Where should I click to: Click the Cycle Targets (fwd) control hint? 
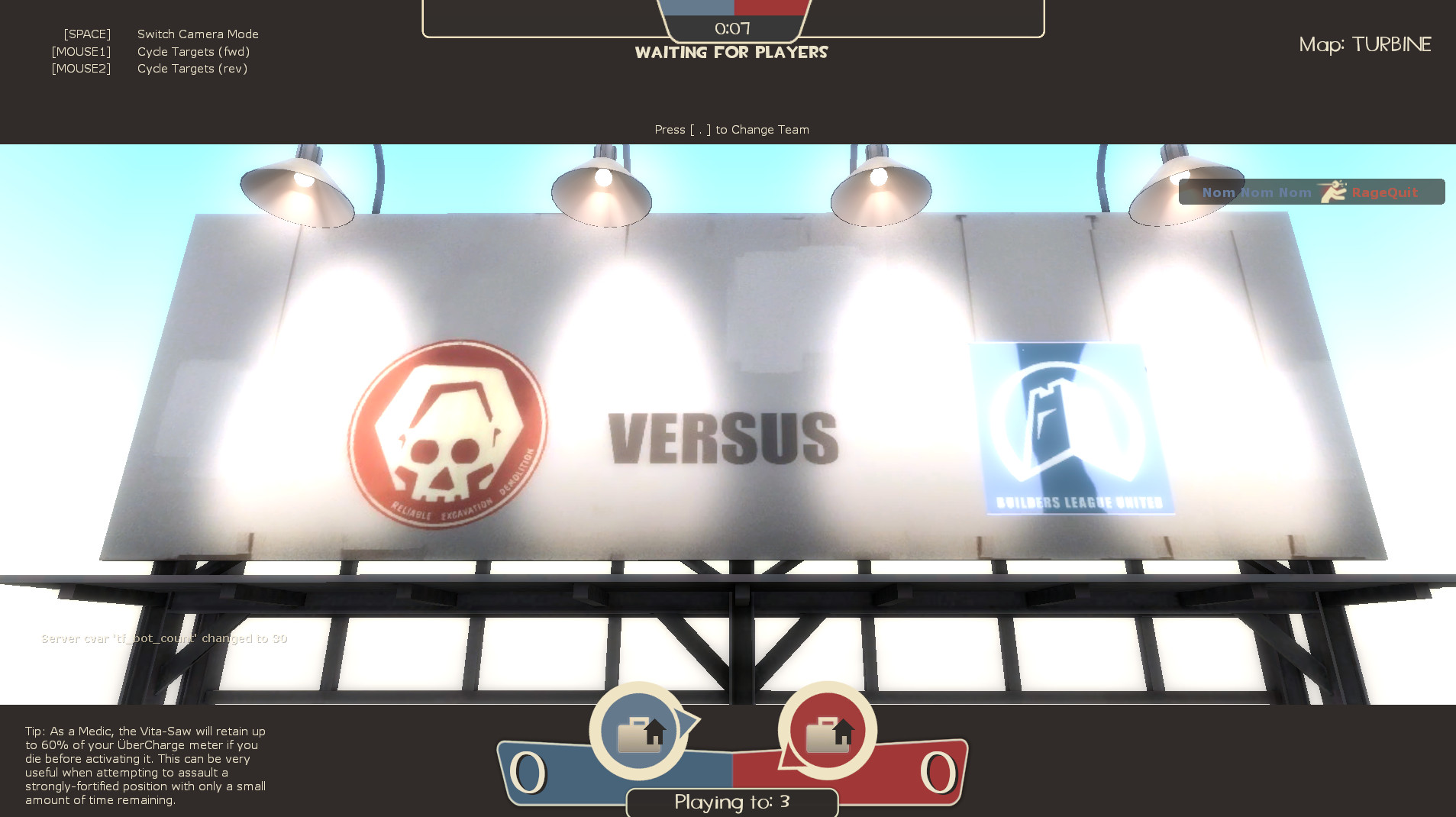[x=193, y=51]
